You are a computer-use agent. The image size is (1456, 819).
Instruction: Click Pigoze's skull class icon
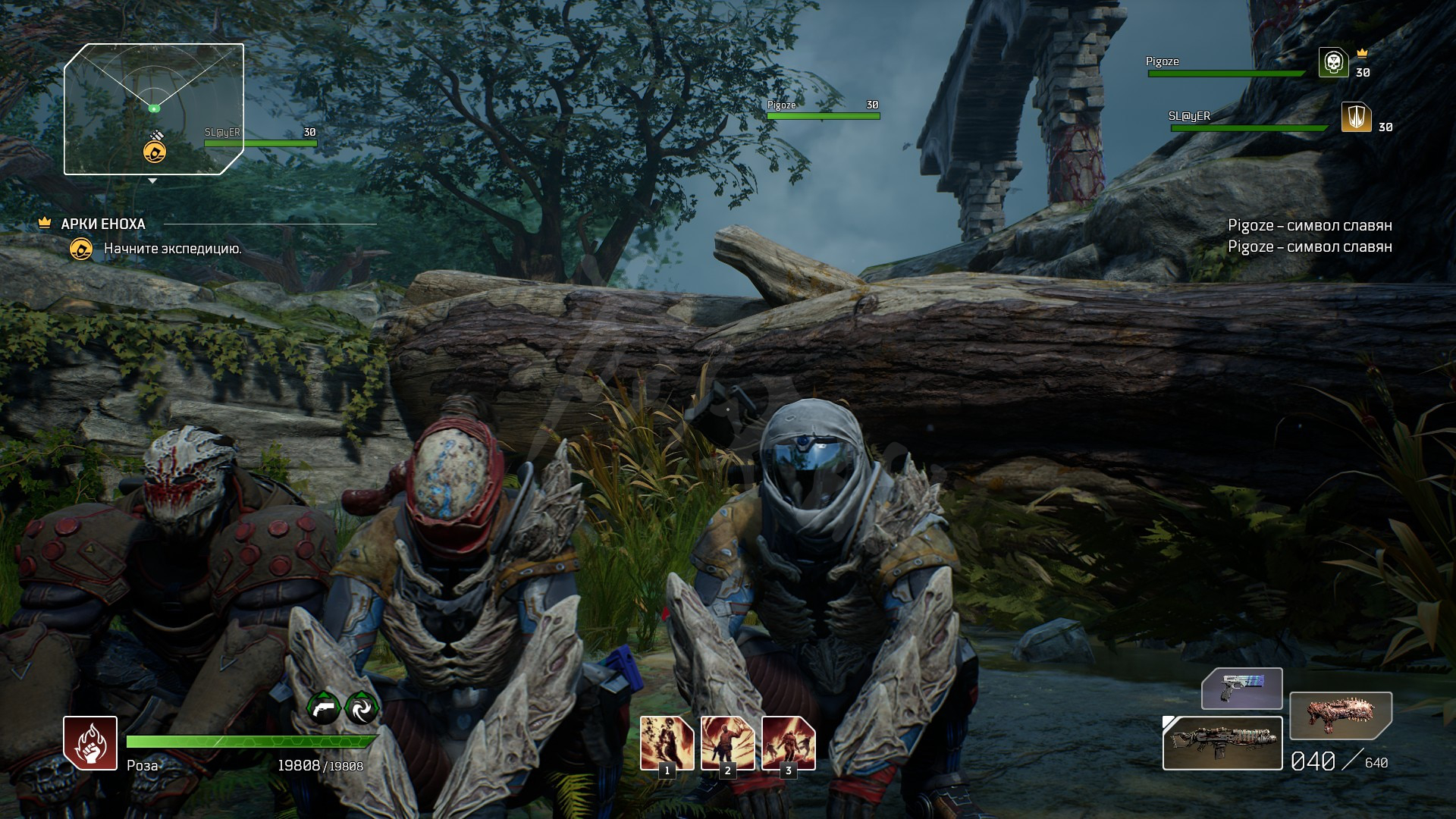(1333, 62)
